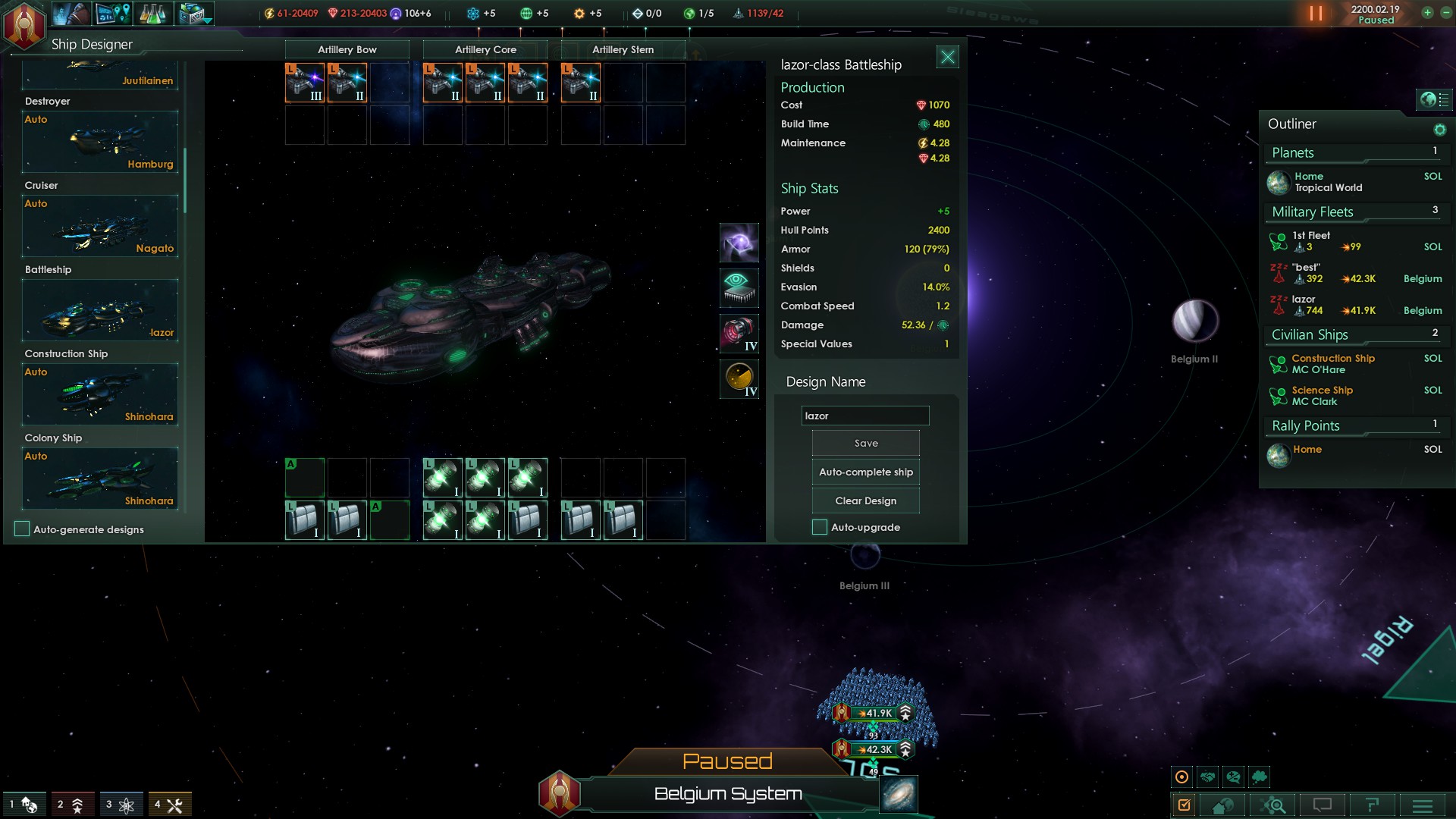Toggle the Auto-upgrade checkbox
Screen dimensions: 1456x819
pos(820,527)
